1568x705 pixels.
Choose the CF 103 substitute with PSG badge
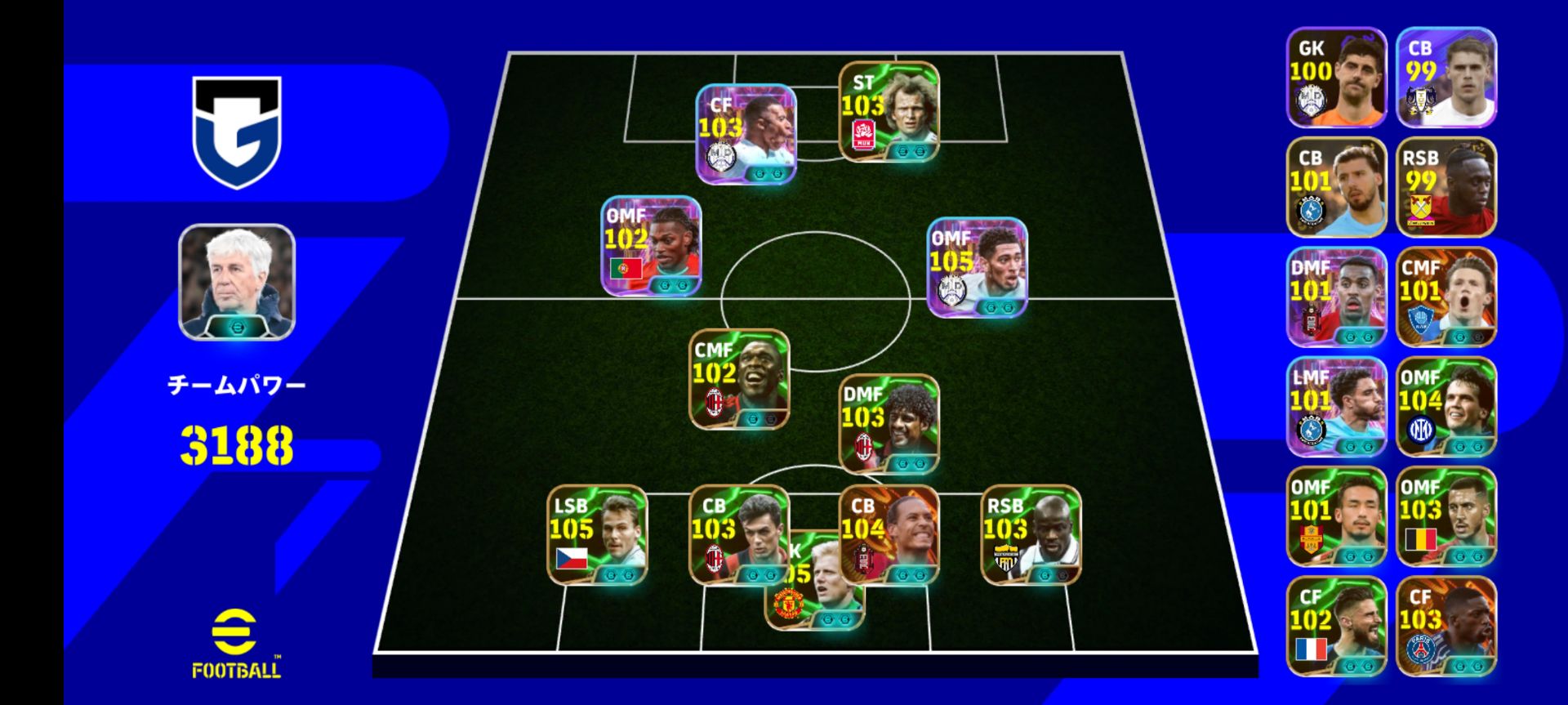tap(1445, 626)
